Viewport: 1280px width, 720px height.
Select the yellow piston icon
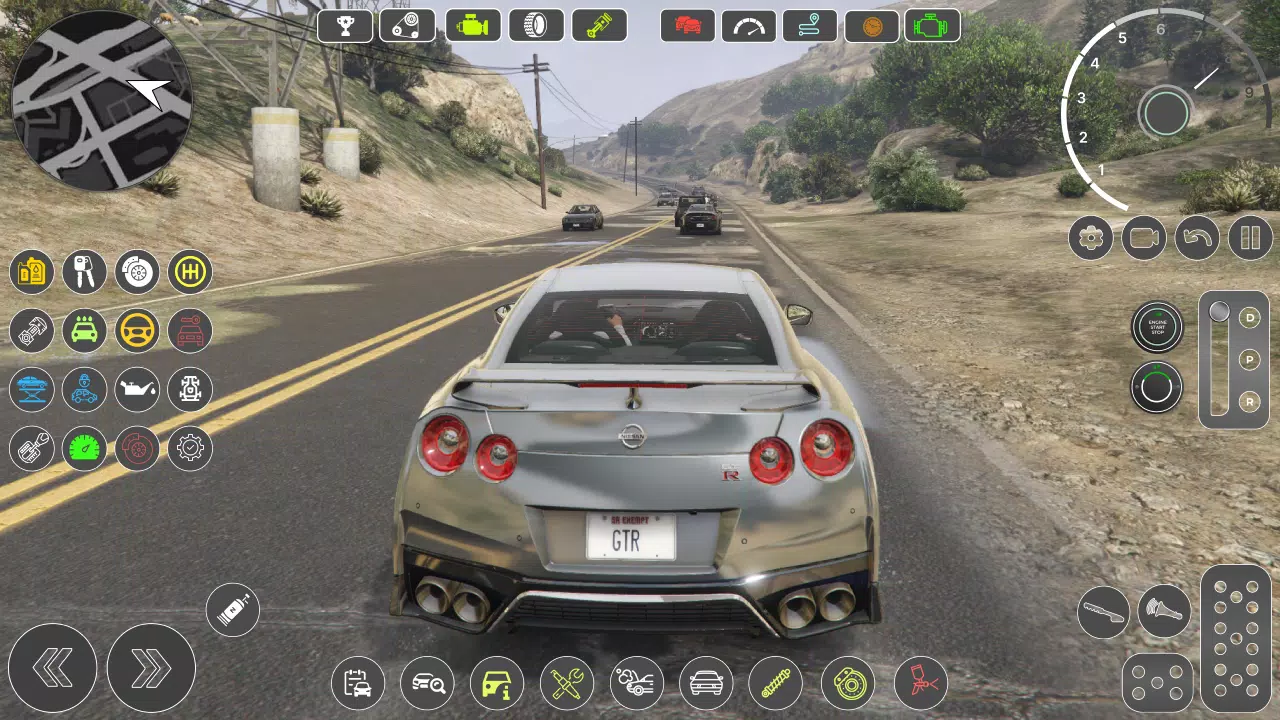point(600,25)
